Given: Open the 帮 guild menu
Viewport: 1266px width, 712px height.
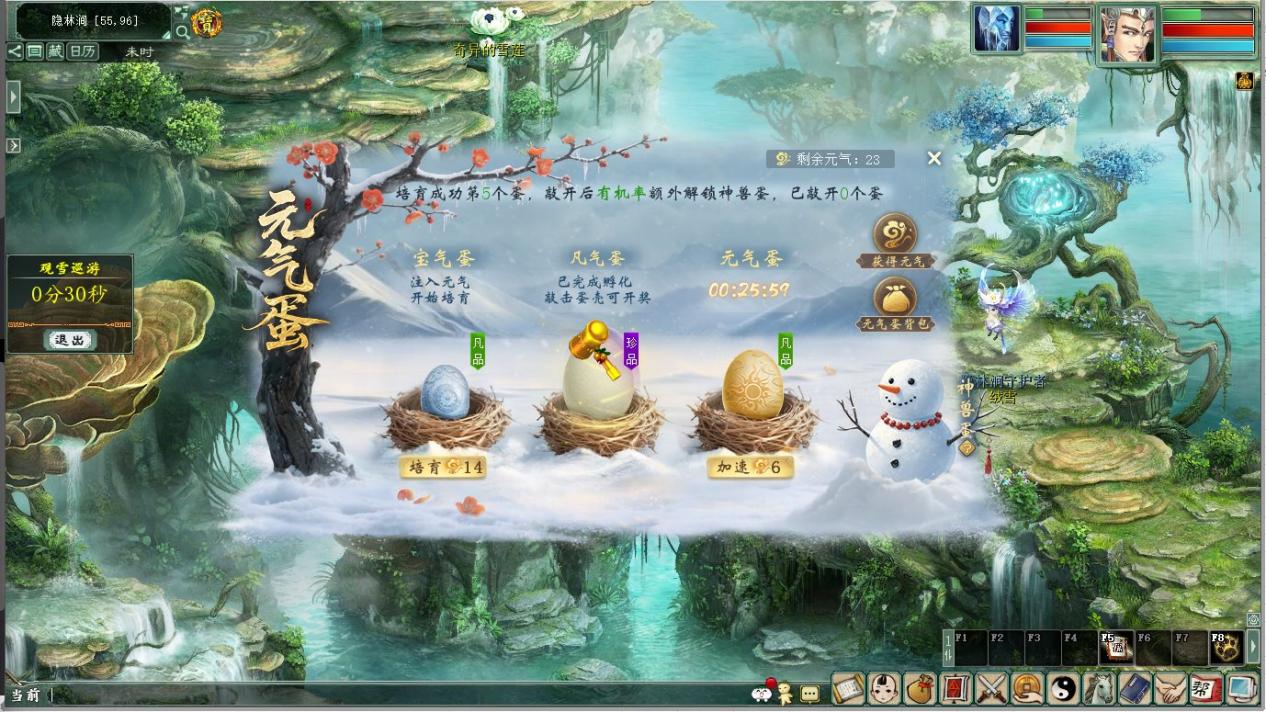Looking at the screenshot, I should pos(1204,689).
